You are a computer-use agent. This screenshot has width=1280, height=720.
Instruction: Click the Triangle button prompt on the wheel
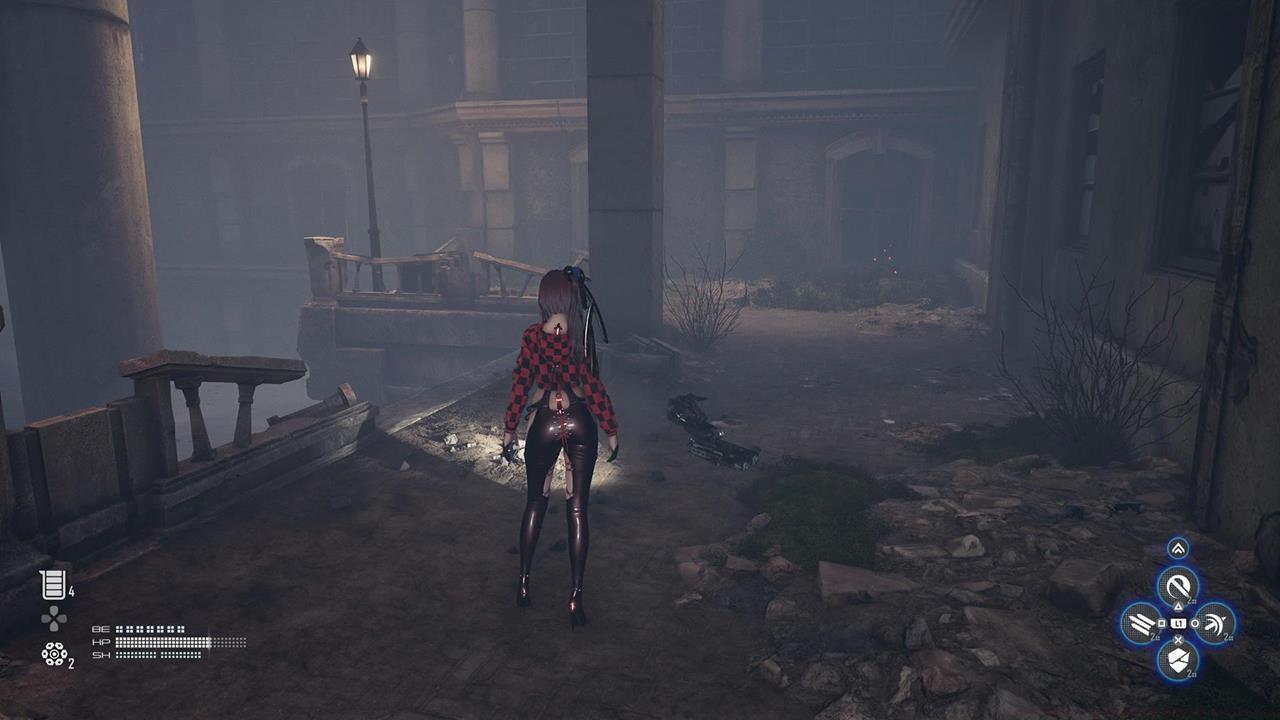(1177, 606)
